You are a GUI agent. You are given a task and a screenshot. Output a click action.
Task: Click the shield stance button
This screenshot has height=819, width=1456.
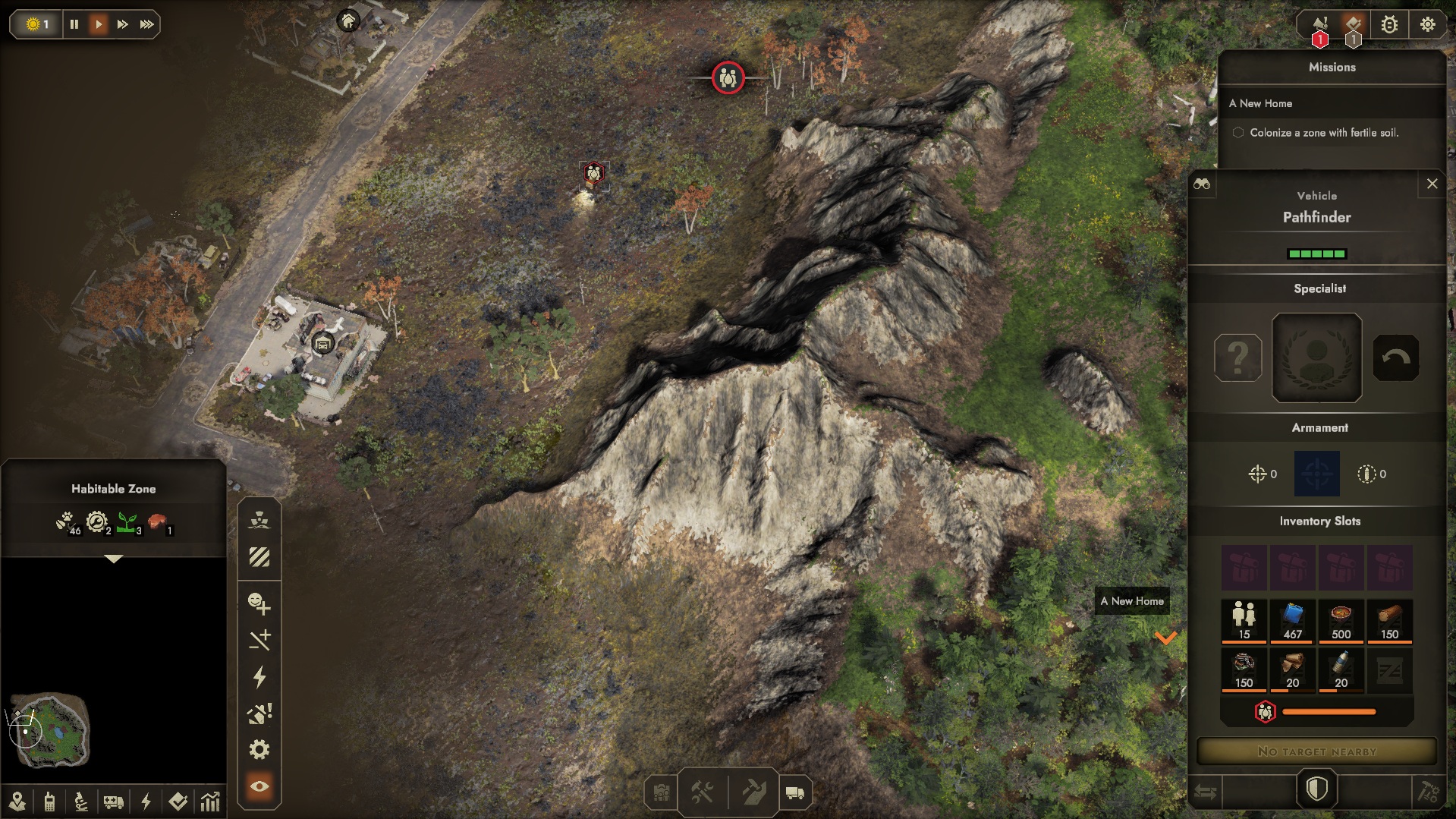1316,789
